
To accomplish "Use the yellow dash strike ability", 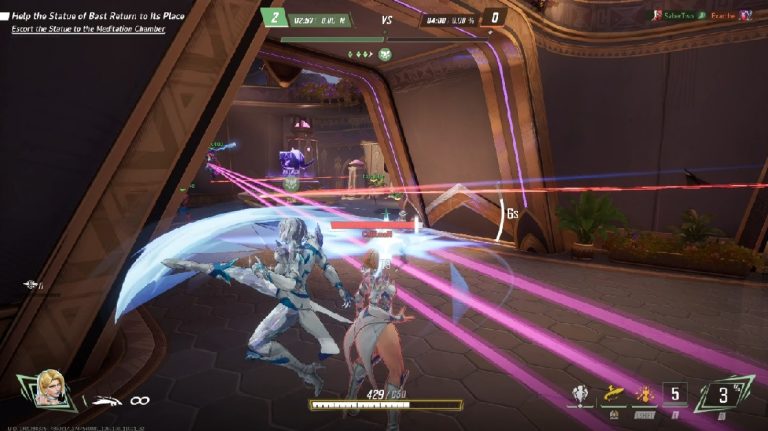I will [x=610, y=396].
